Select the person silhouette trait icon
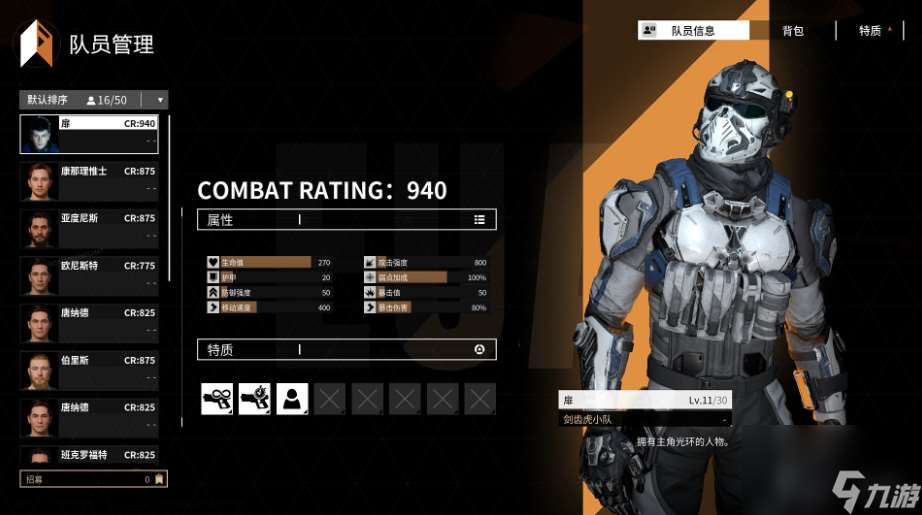Viewport: 922px width, 515px height. (x=292, y=399)
